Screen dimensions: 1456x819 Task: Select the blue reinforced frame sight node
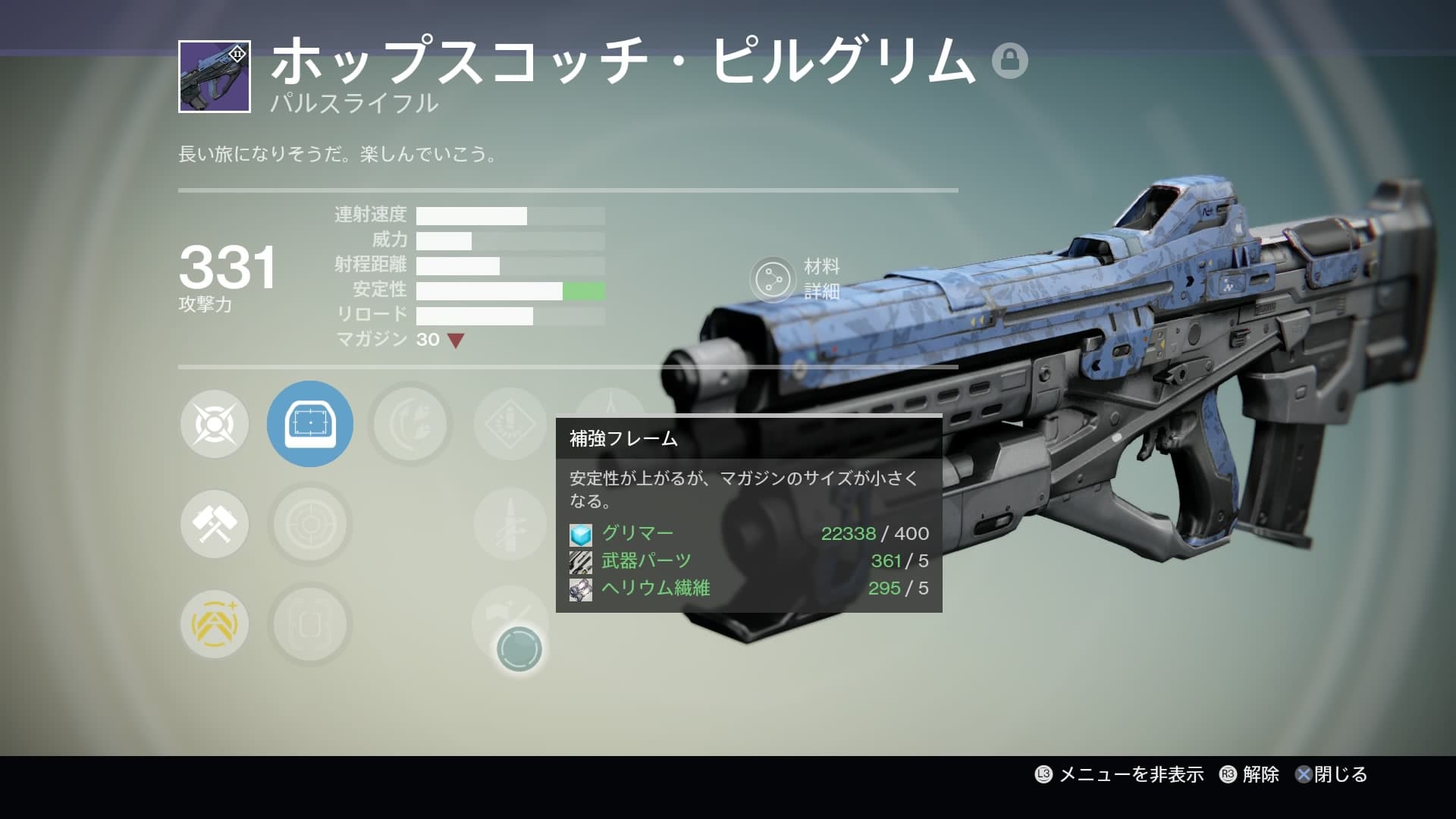tap(309, 424)
